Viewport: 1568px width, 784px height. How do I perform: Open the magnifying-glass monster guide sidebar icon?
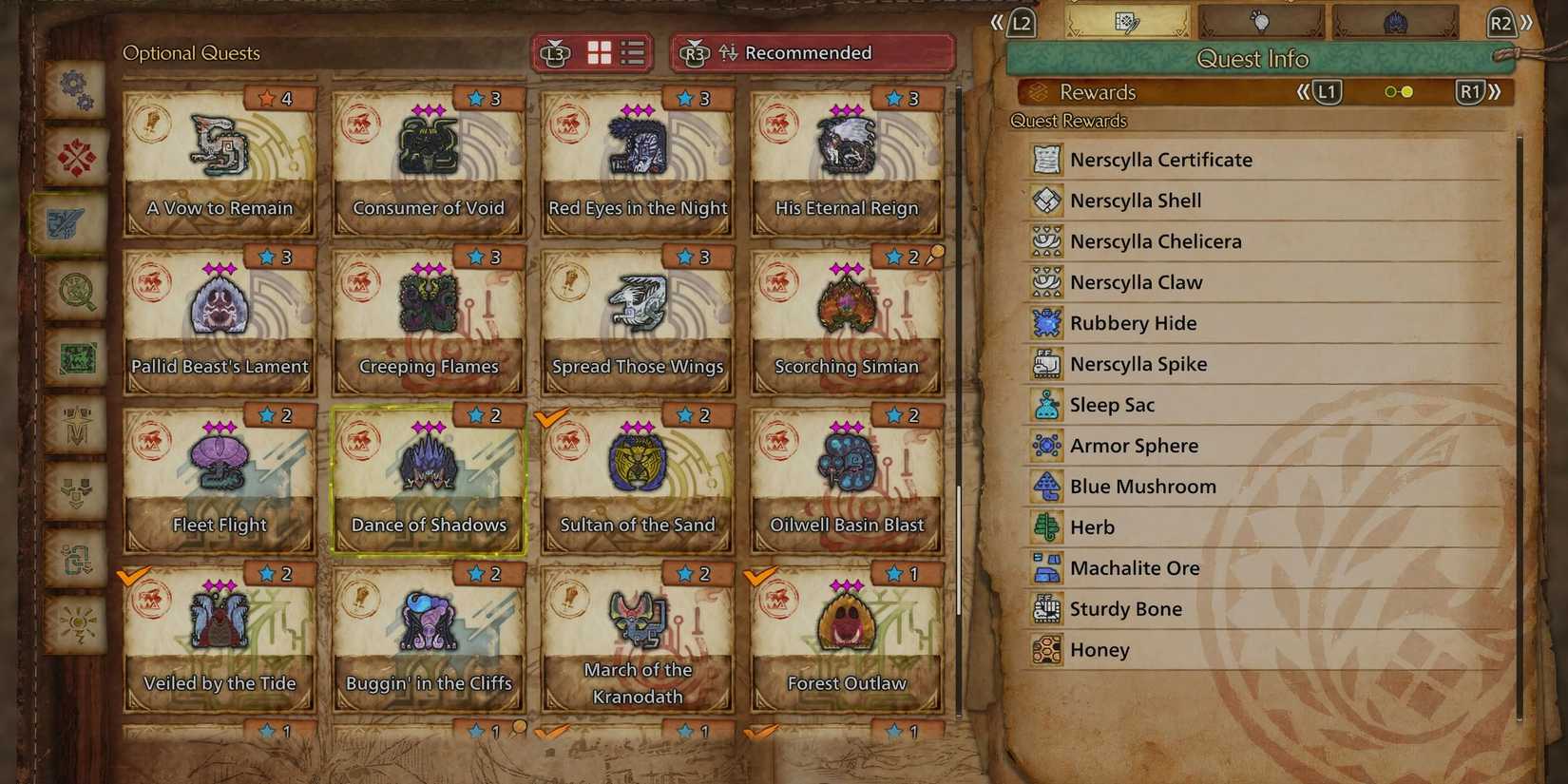point(76,293)
